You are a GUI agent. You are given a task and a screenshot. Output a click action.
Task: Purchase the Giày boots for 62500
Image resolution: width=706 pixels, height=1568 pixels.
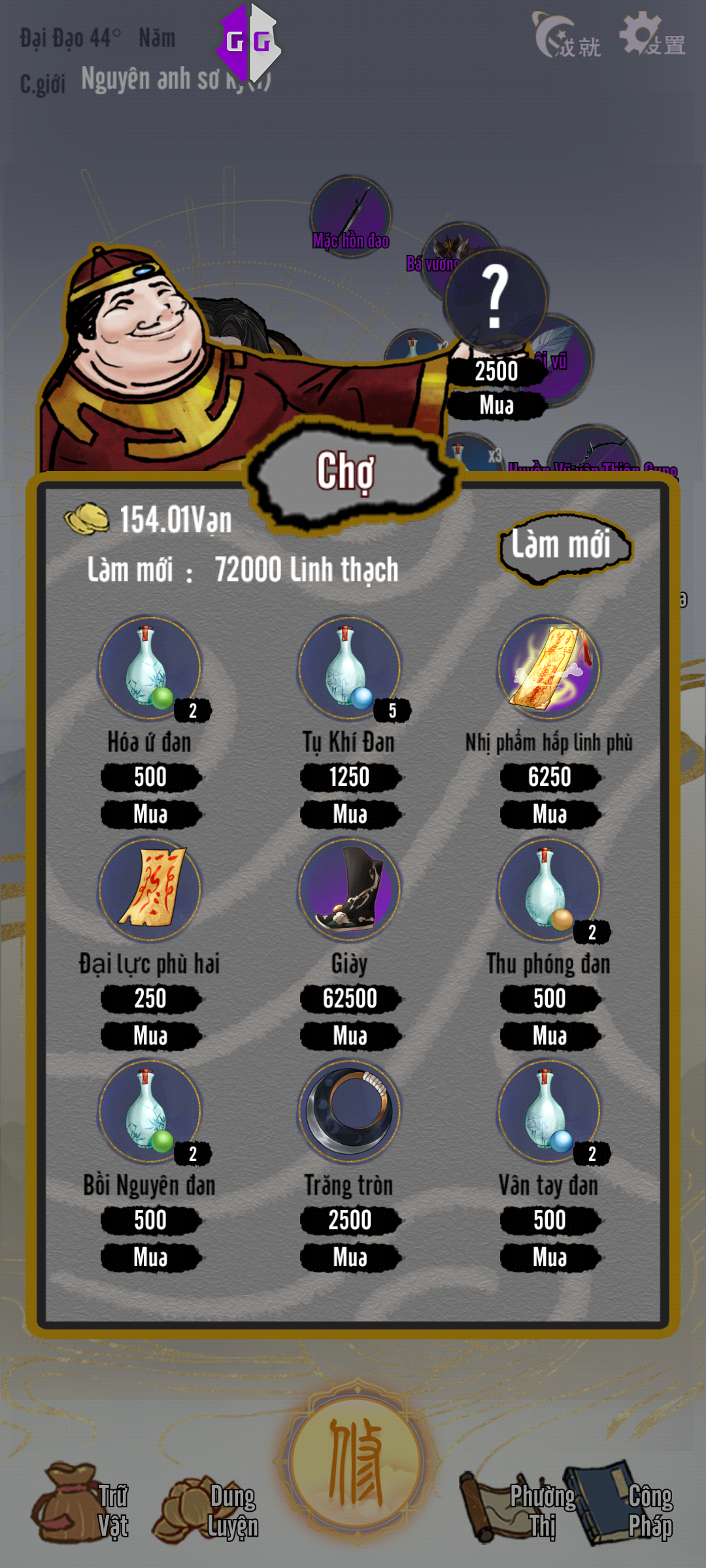tap(350, 1036)
